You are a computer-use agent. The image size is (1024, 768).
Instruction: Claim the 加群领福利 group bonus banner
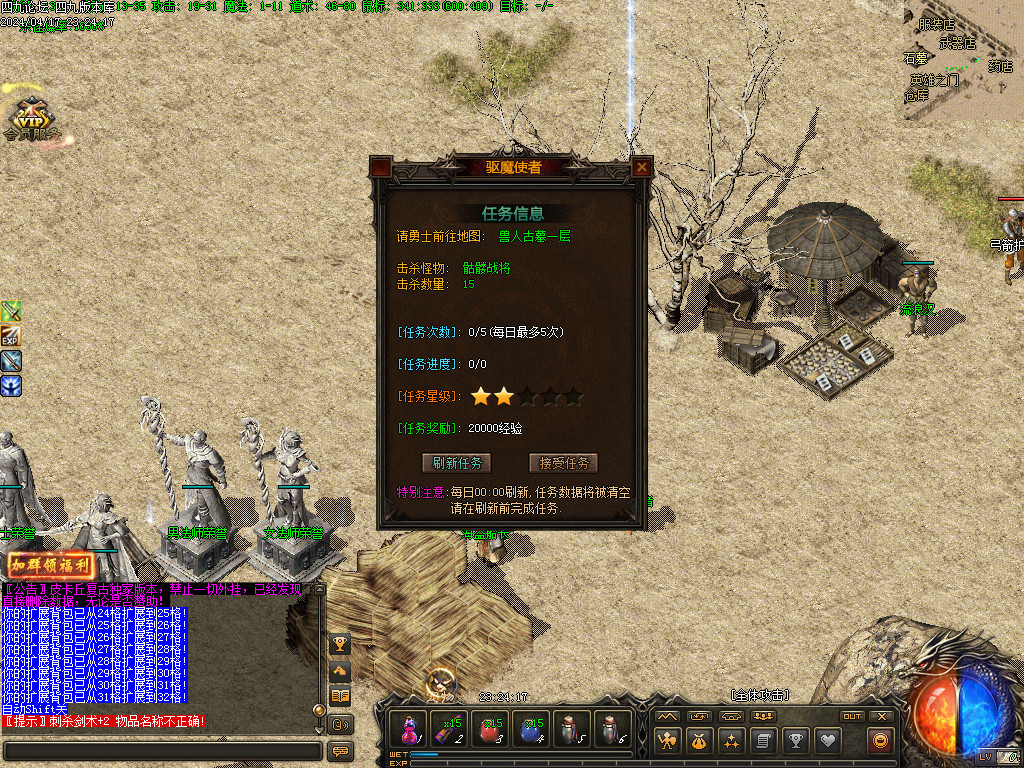[x=51, y=565]
